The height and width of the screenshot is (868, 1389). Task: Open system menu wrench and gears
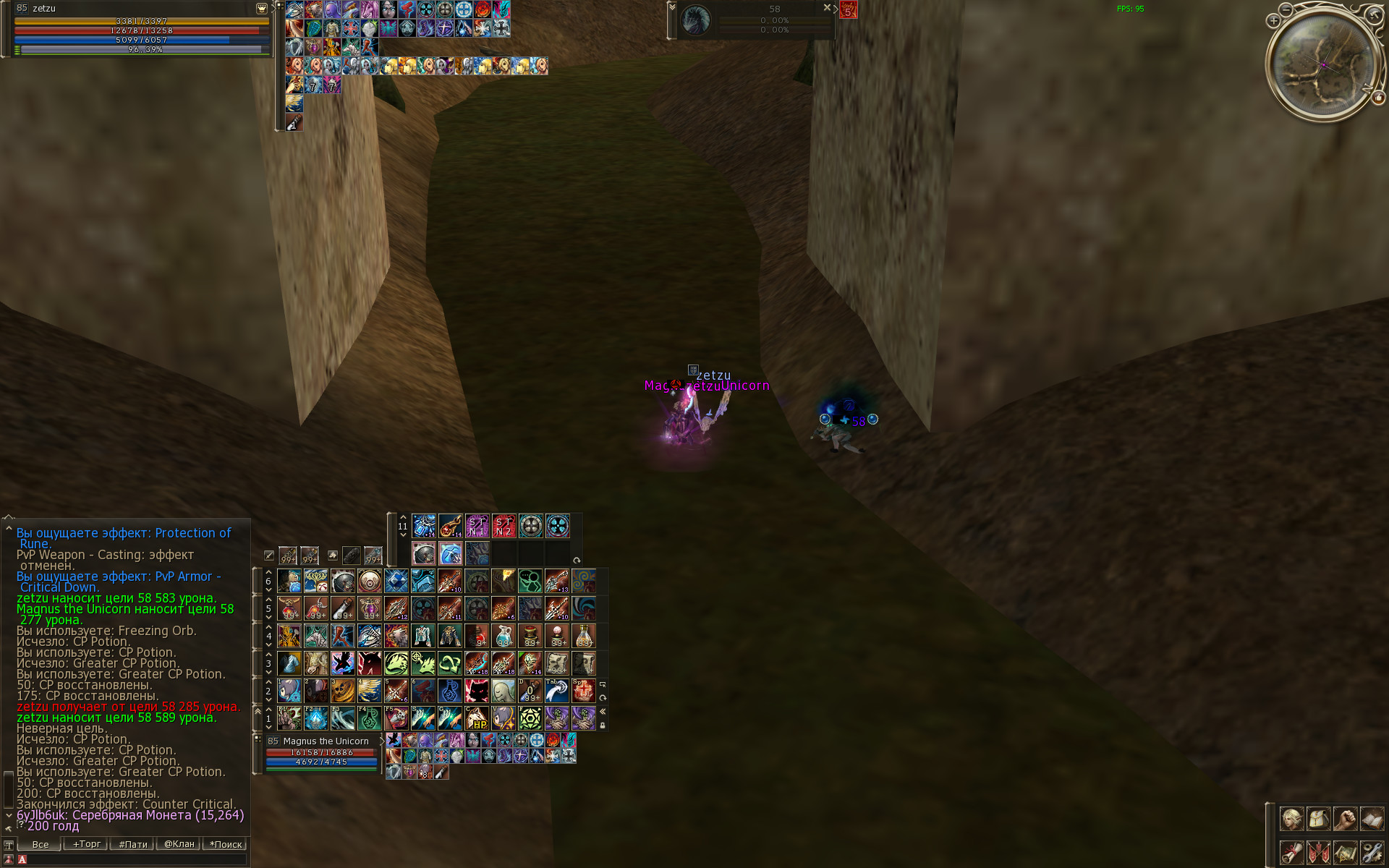1372,852
